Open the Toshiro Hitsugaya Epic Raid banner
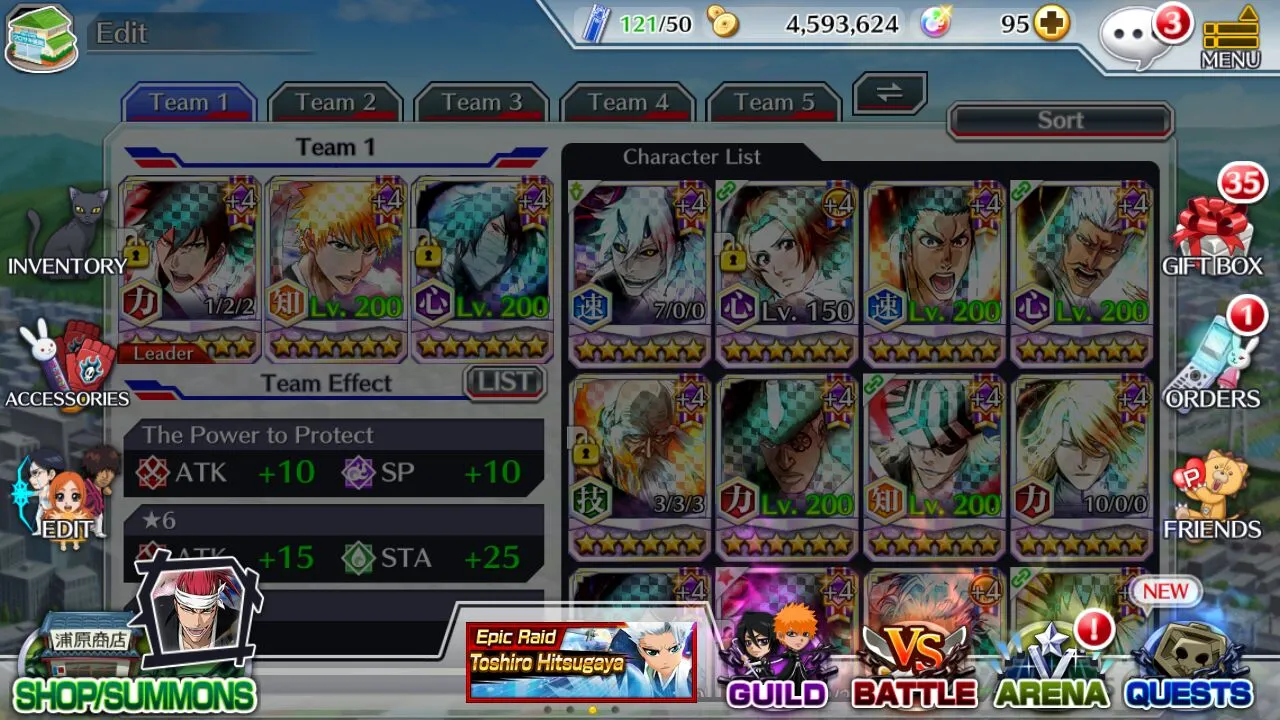This screenshot has width=1280, height=720. 581,661
